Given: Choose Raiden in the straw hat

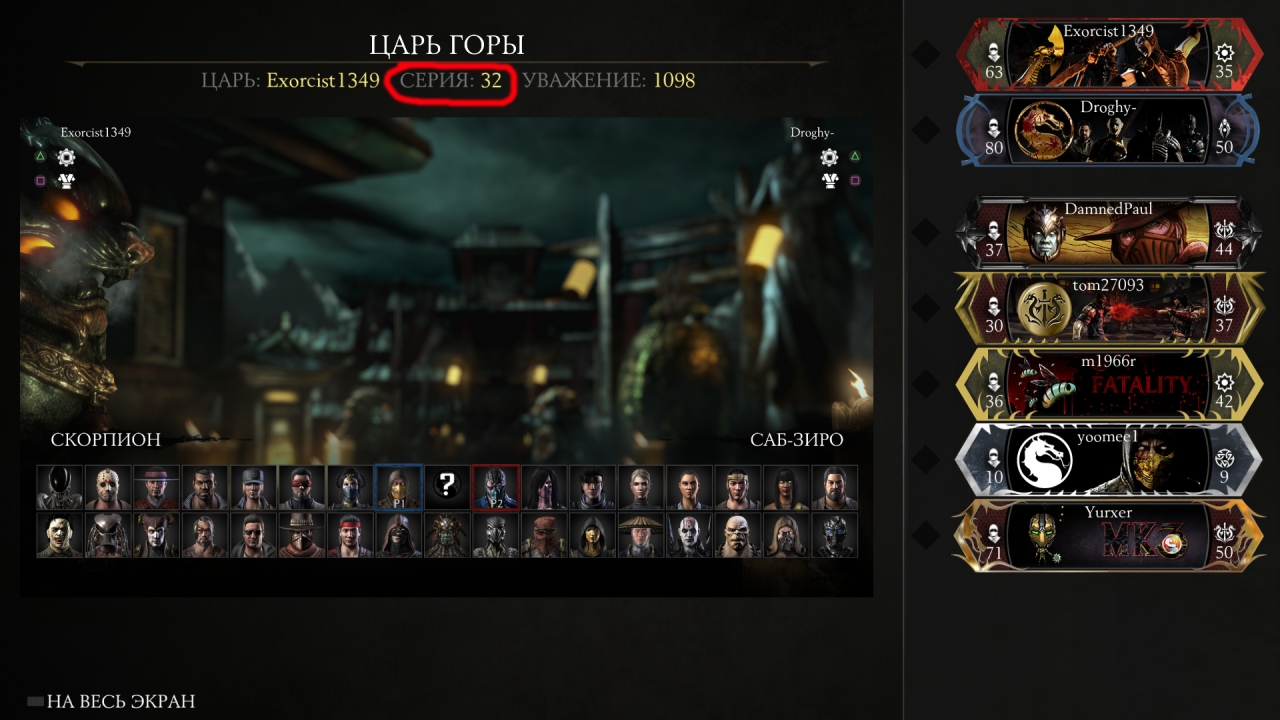Looking at the screenshot, I should pyautogui.click(x=641, y=536).
